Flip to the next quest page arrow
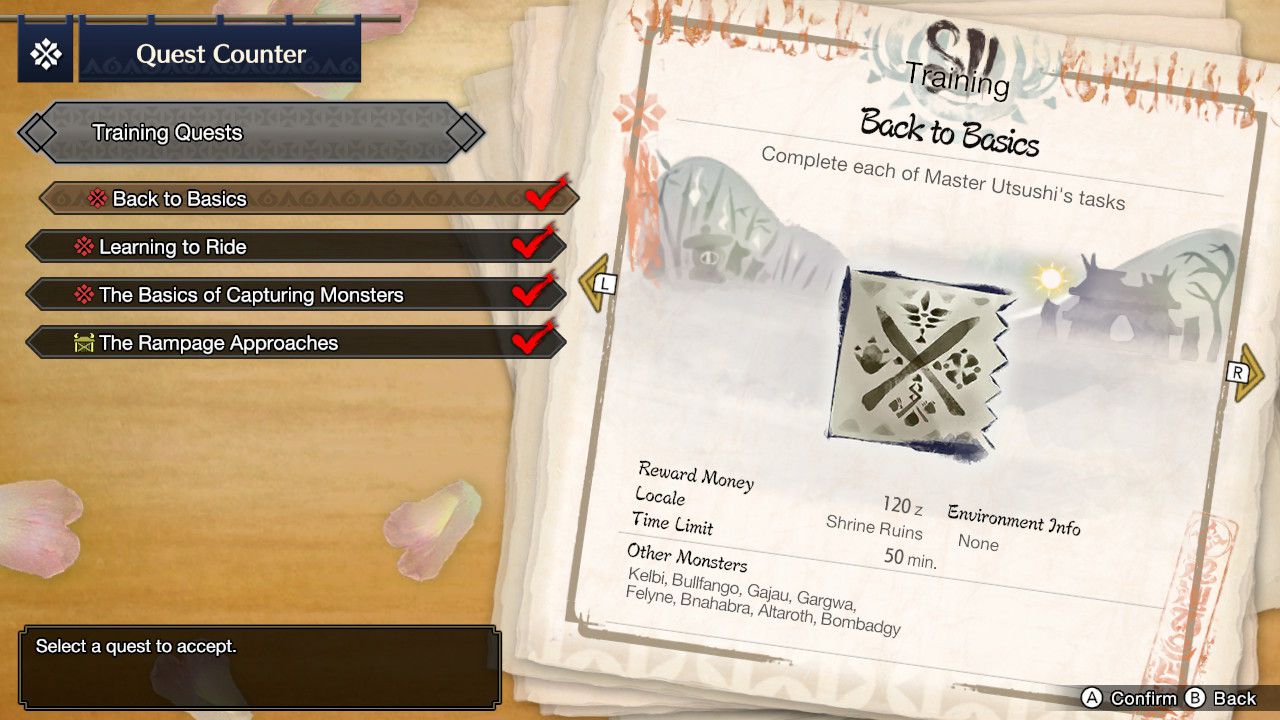Viewport: 1280px width, 720px height. click(1248, 373)
